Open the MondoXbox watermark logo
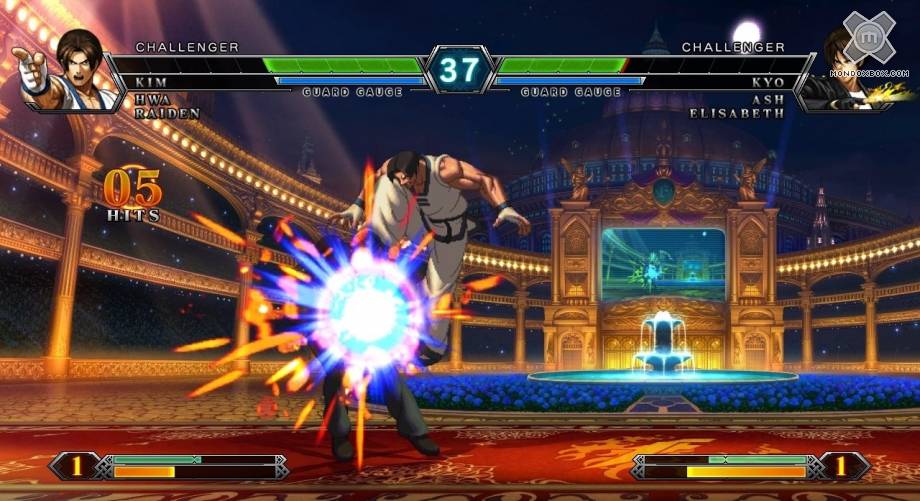Viewport: 920px width, 501px height. click(868, 38)
